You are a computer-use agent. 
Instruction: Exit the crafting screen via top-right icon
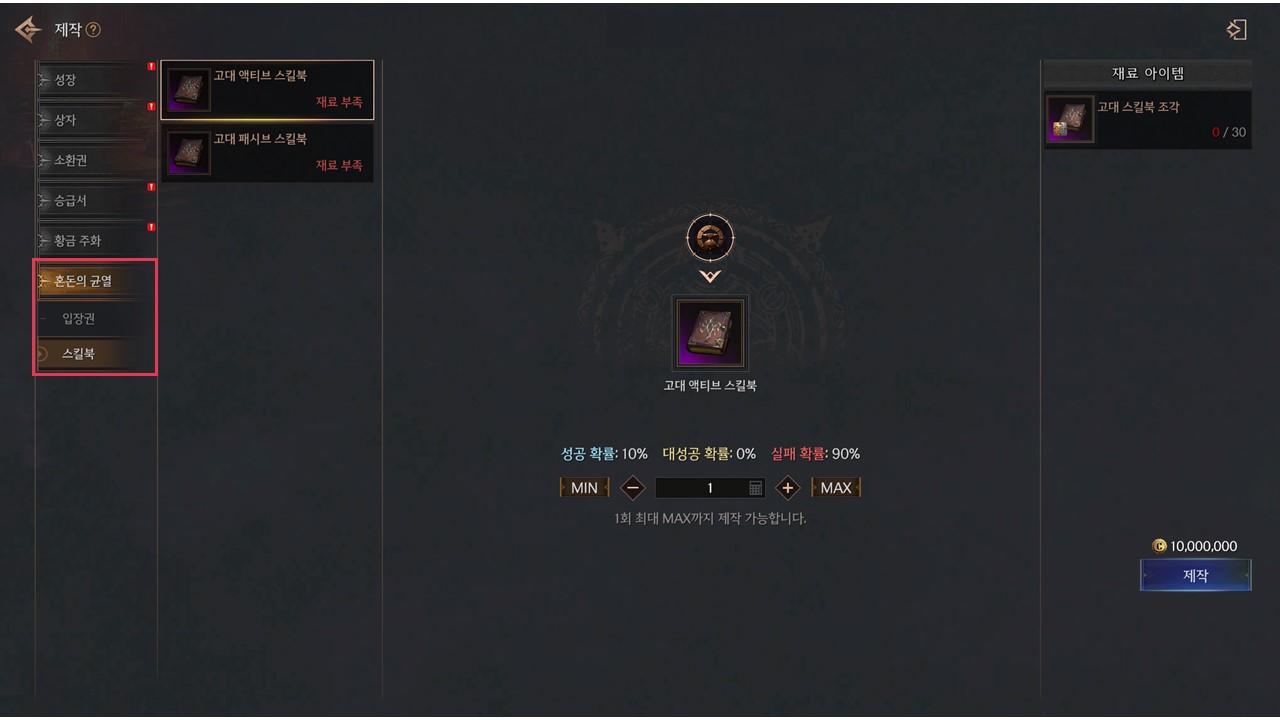[1237, 30]
